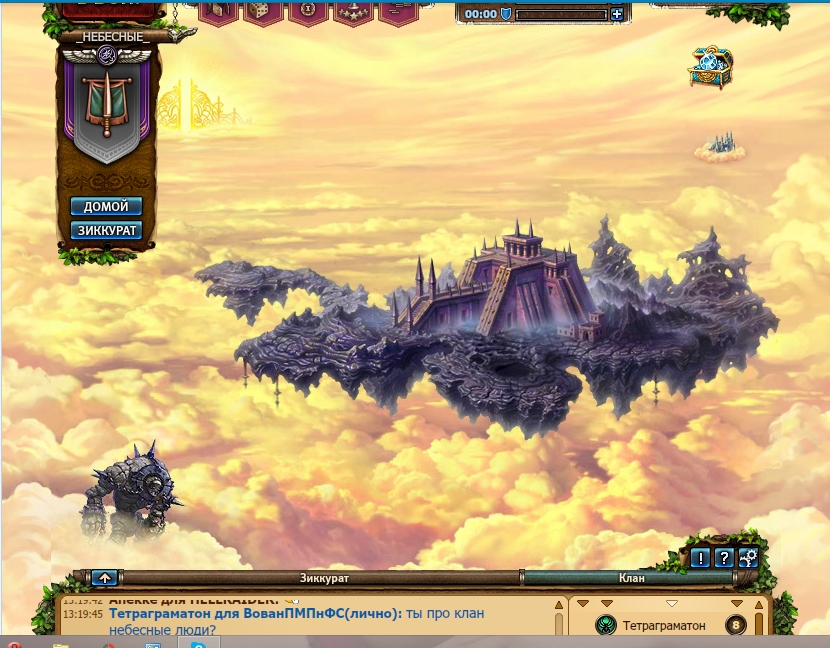Select the small floating castle island icon

[x=721, y=147]
